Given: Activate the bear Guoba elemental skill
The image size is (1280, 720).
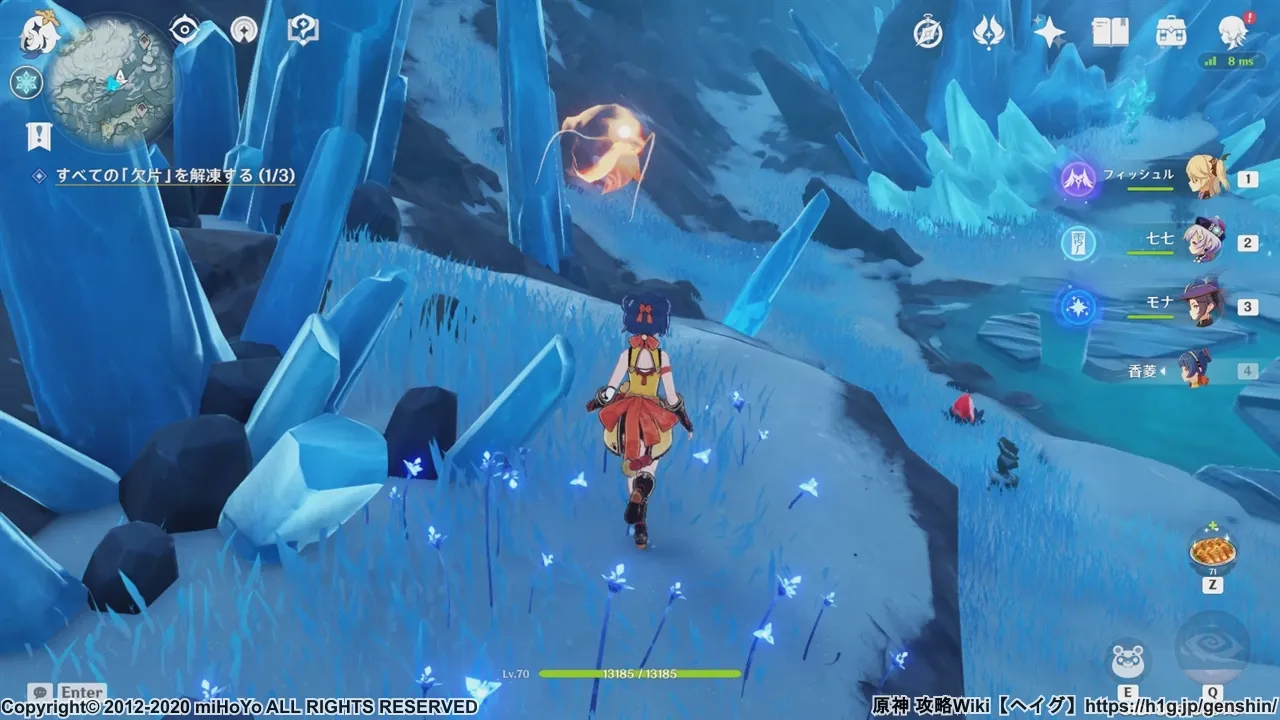Looking at the screenshot, I should [x=1127, y=661].
